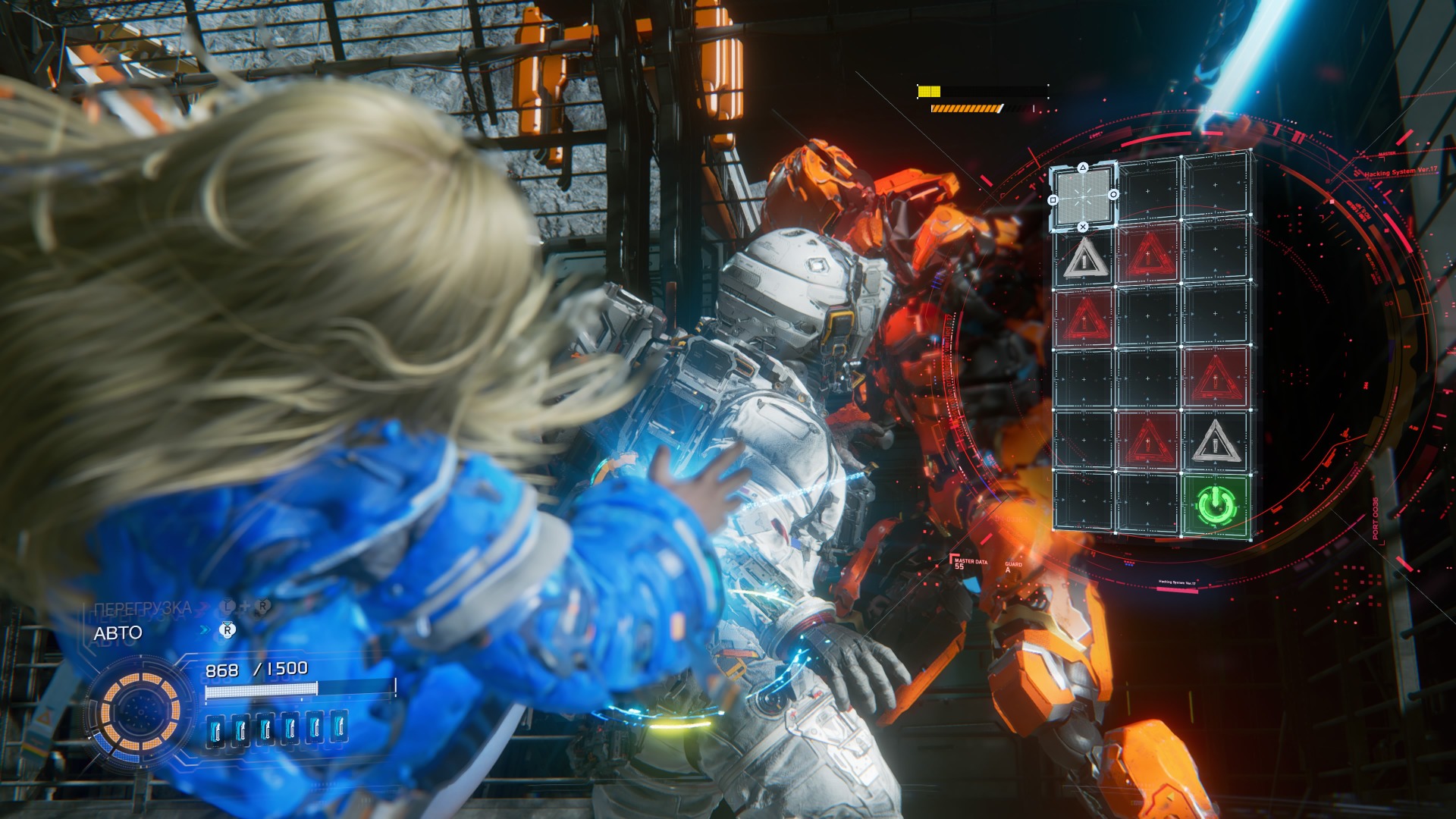Select the green power node tile
The image size is (1456, 819).
tap(1216, 505)
